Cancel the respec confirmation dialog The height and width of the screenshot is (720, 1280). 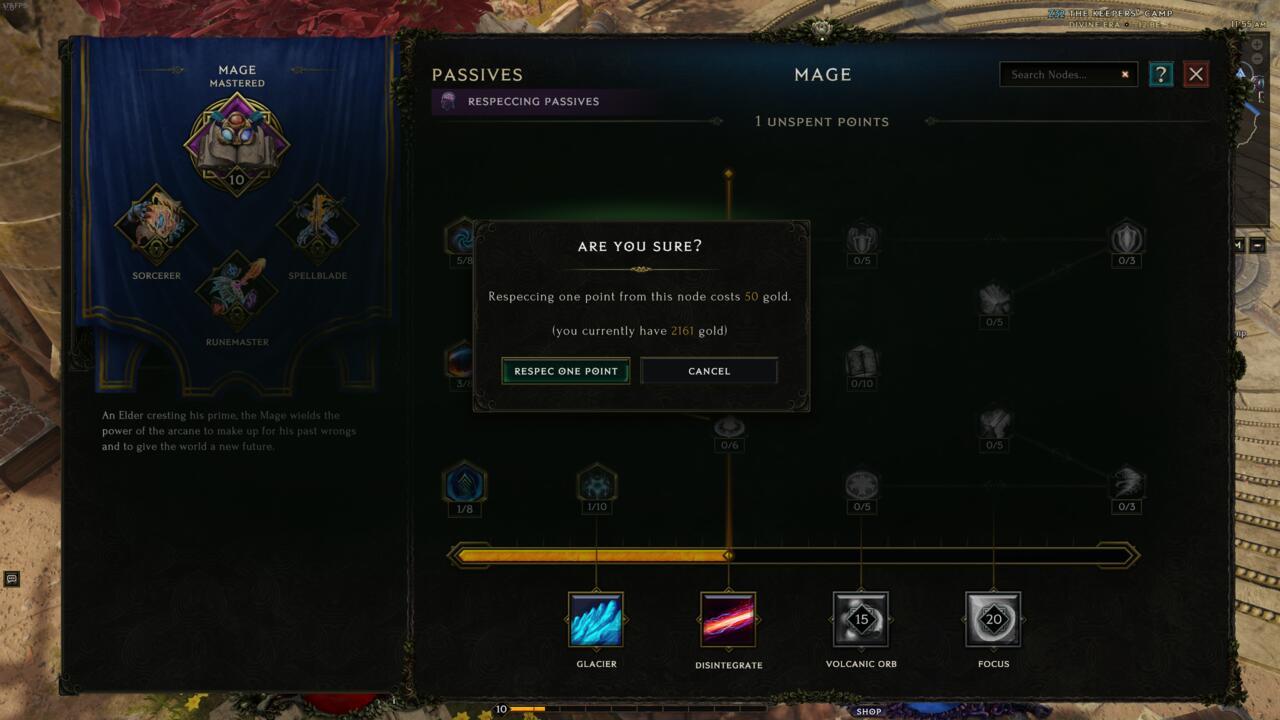709,370
